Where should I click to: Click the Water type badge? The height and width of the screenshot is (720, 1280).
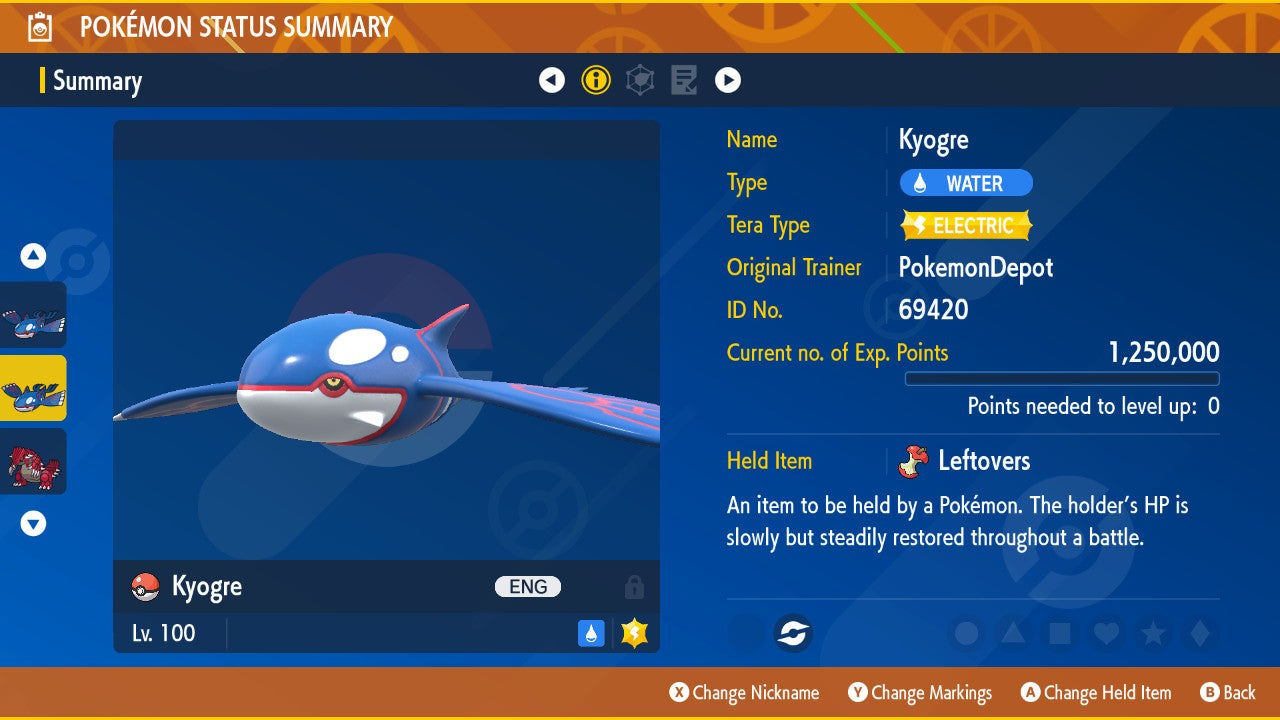[x=966, y=183]
